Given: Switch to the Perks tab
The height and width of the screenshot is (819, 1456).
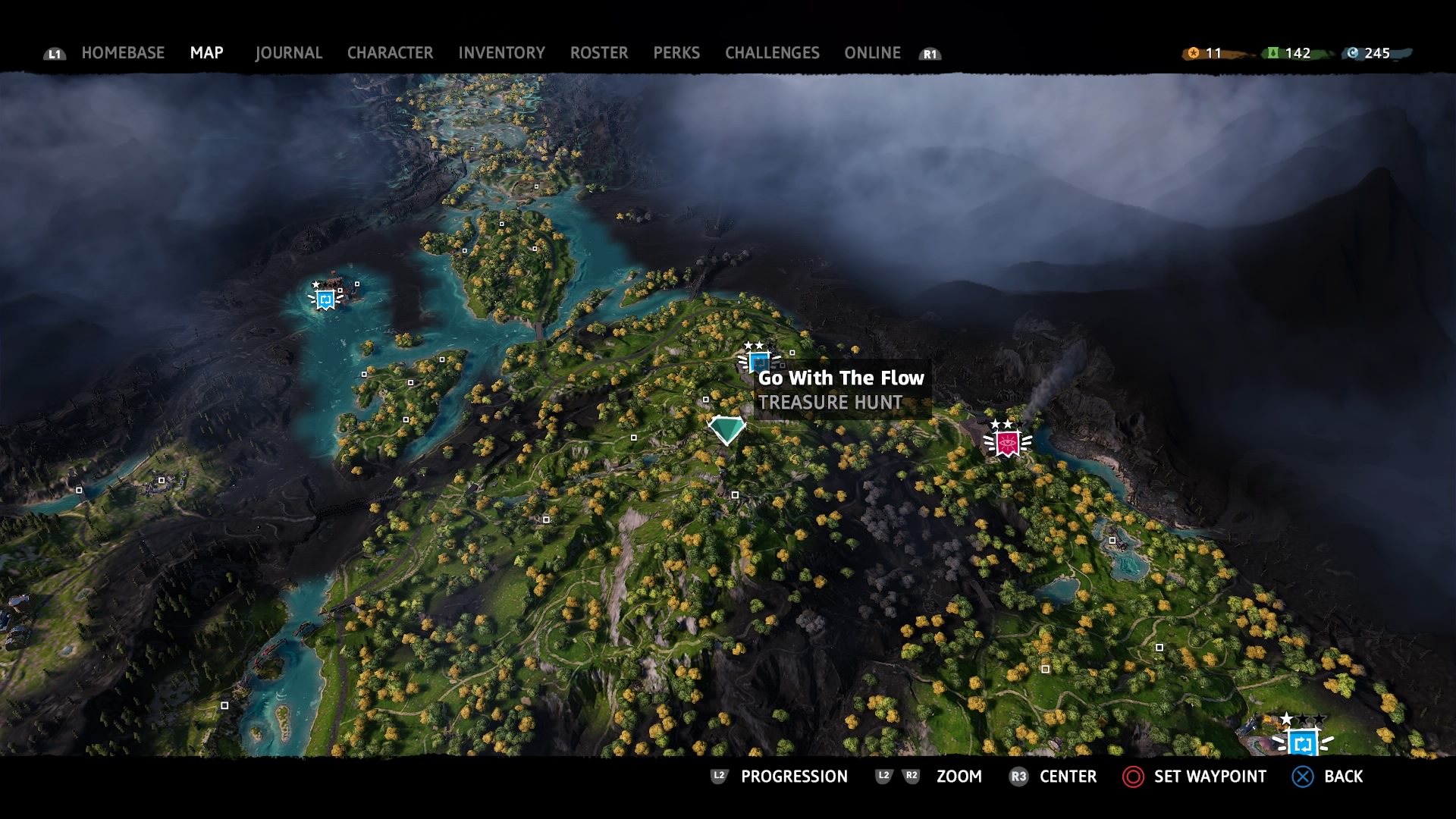Looking at the screenshot, I should [x=676, y=53].
